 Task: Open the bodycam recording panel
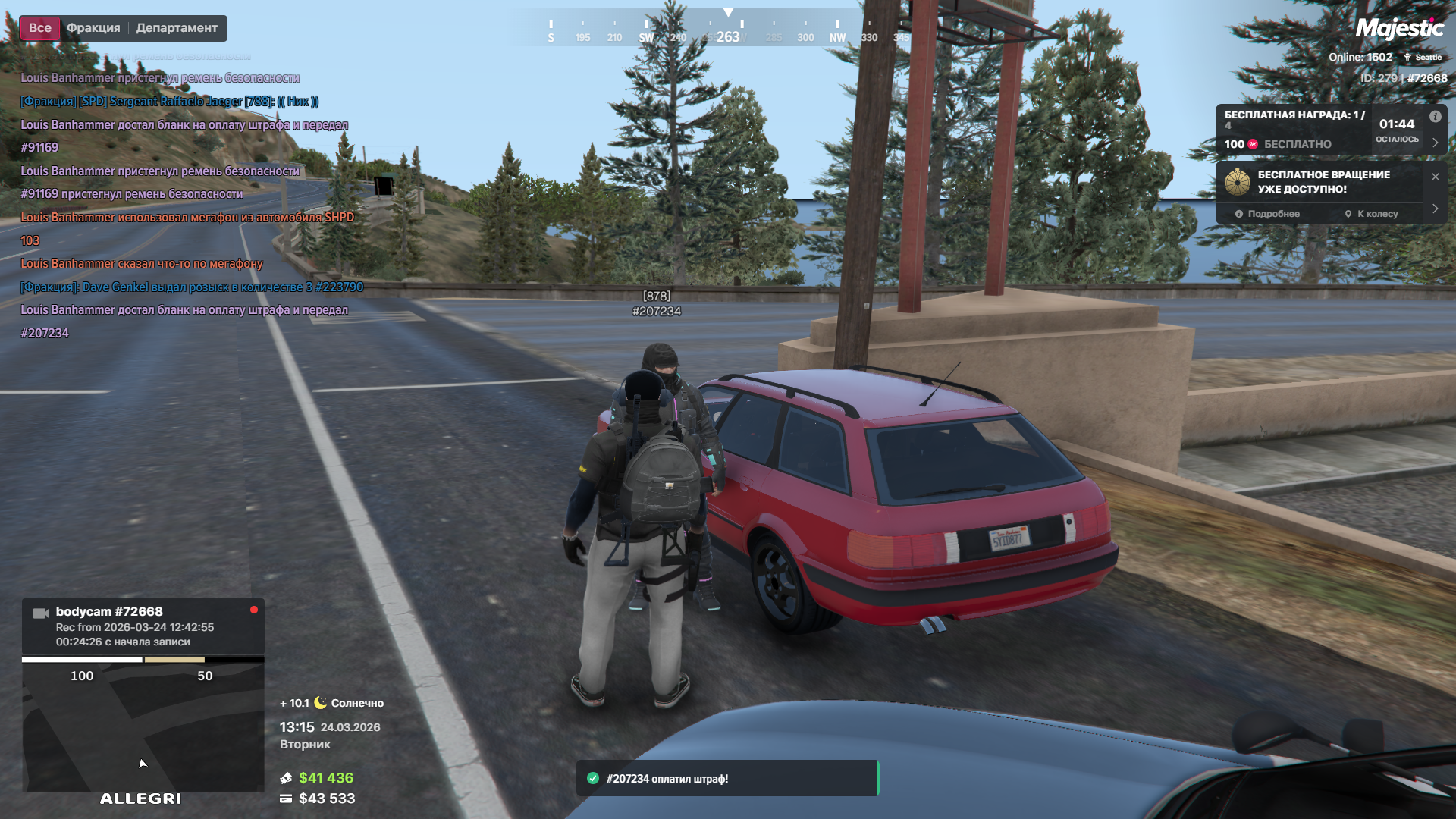143,626
